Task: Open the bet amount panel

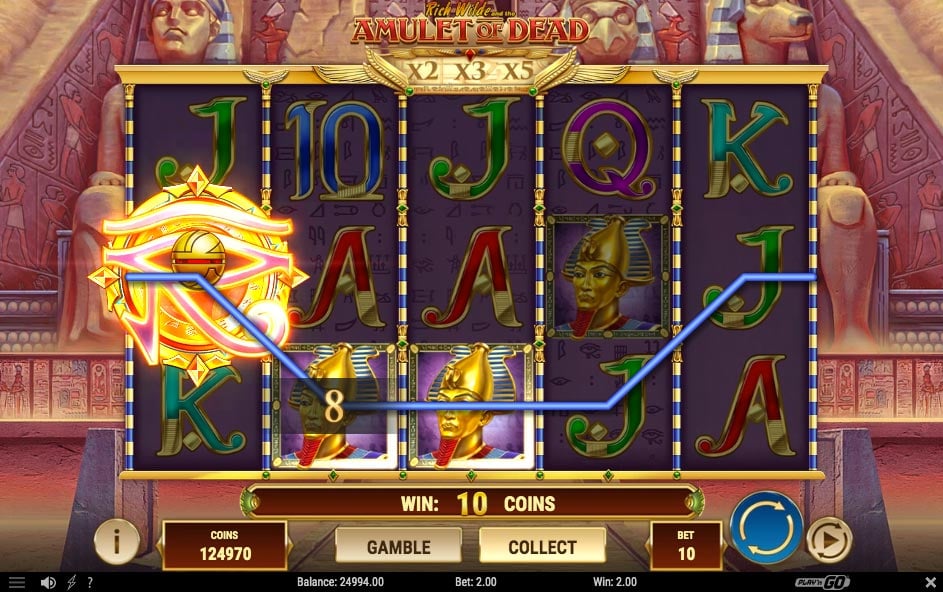Action: [x=685, y=545]
